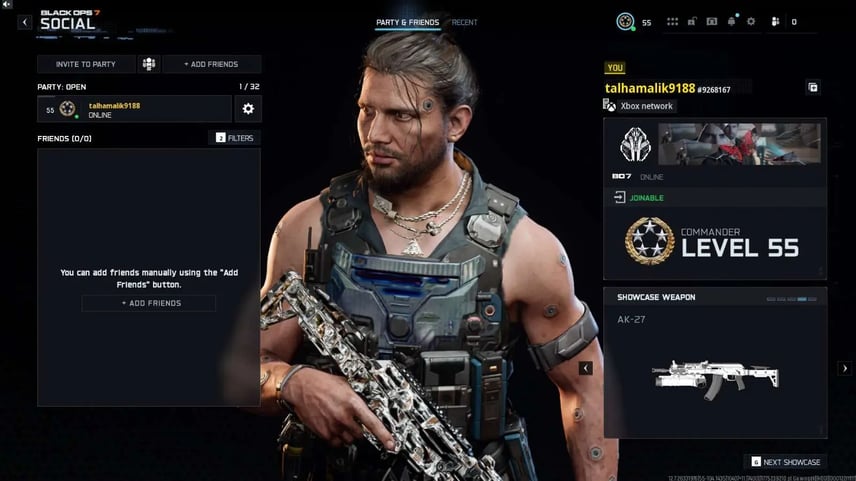Open party settings gear beside talhamalik9188
The image size is (856, 481).
(248, 109)
